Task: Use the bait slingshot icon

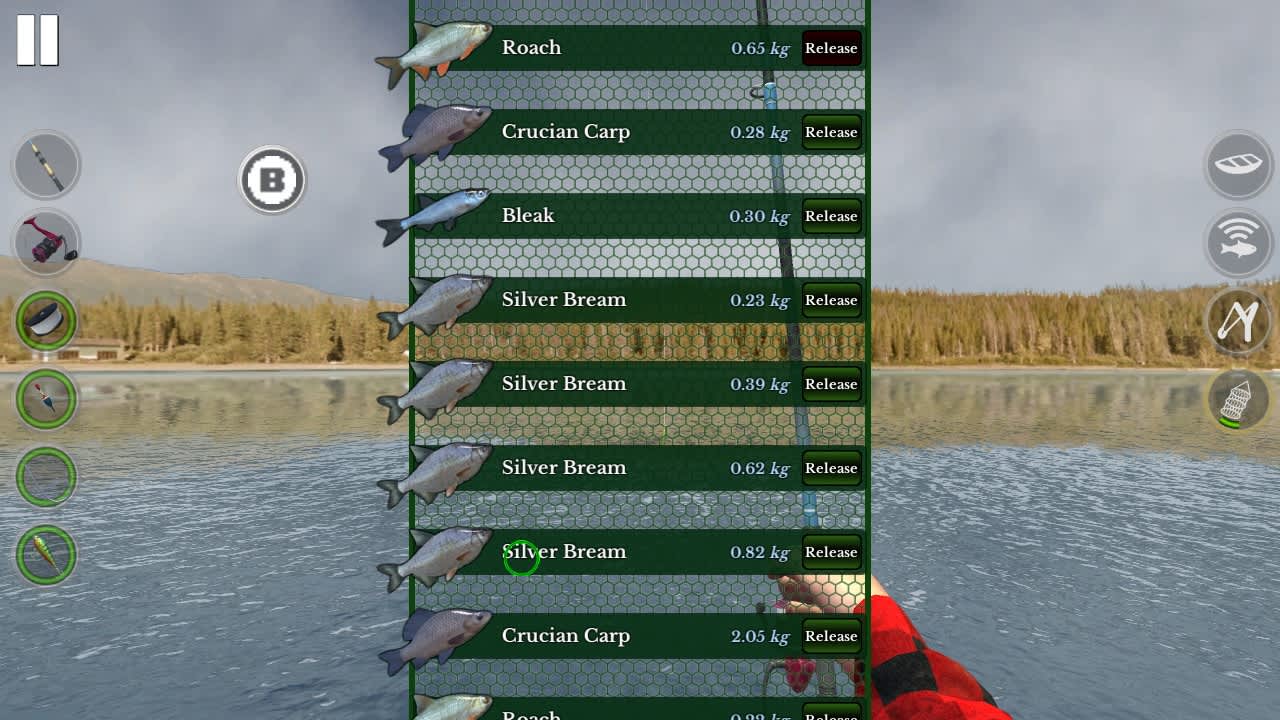Action: tap(1238, 321)
